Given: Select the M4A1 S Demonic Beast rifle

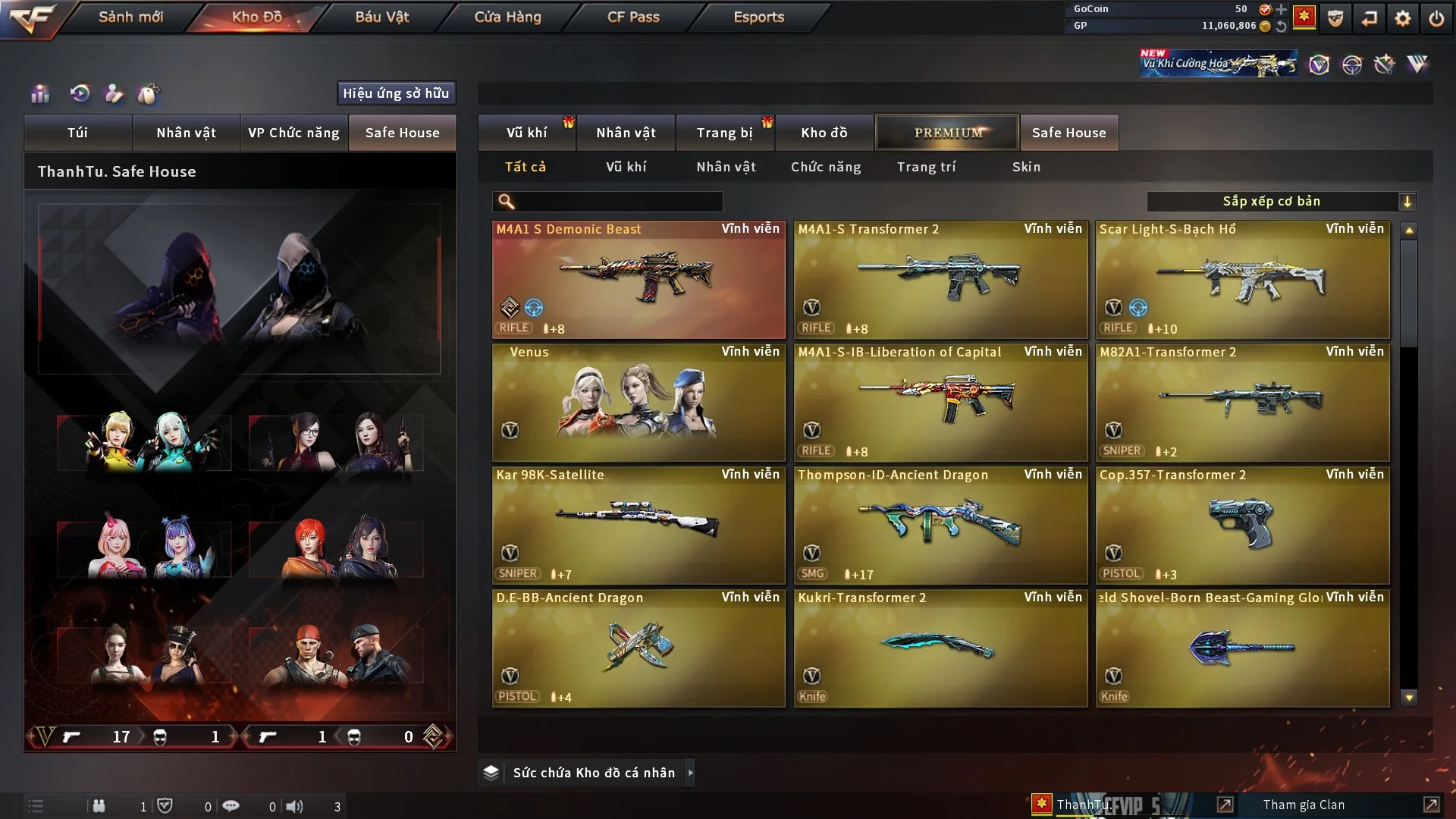Looking at the screenshot, I should point(639,281).
